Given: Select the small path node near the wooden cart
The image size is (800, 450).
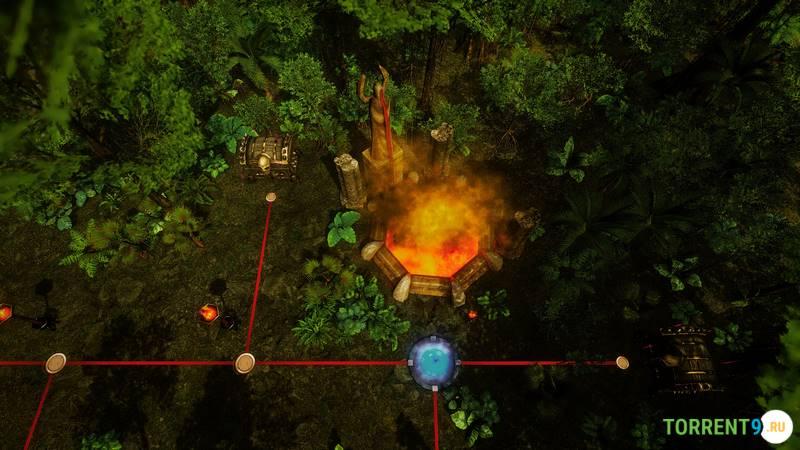Looking at the screenshot, I should point(622,362).
